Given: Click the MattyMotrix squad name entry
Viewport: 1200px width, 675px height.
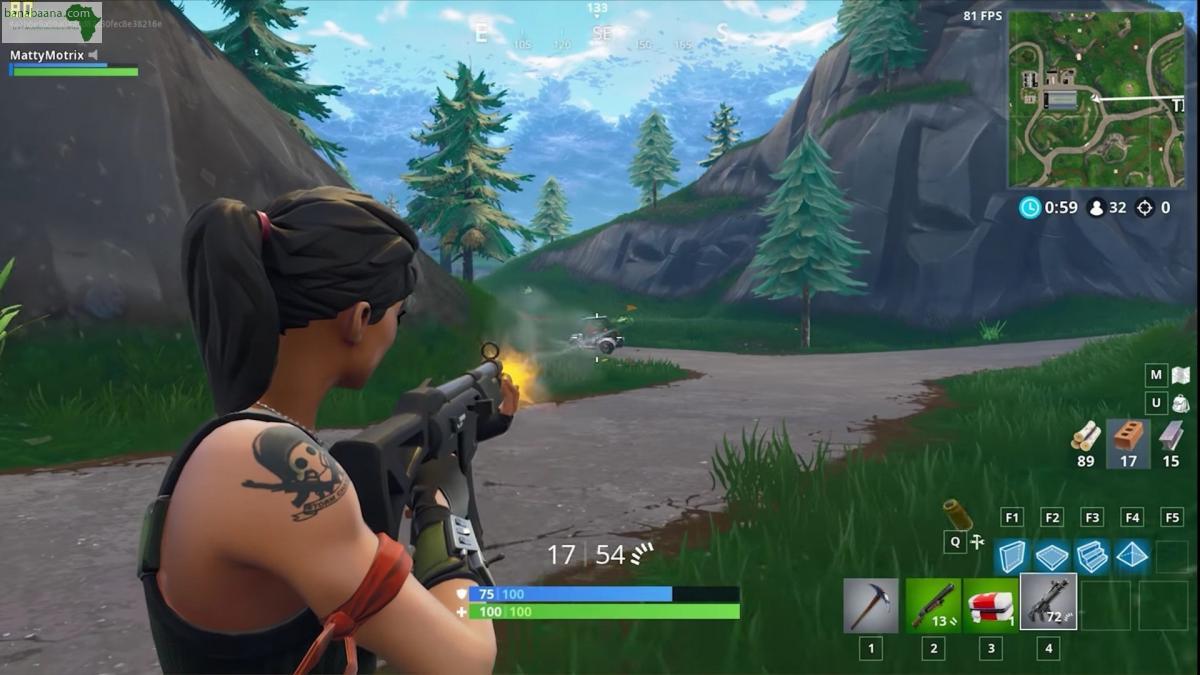Looking at the screenshot, I should [x=47, y=55].
